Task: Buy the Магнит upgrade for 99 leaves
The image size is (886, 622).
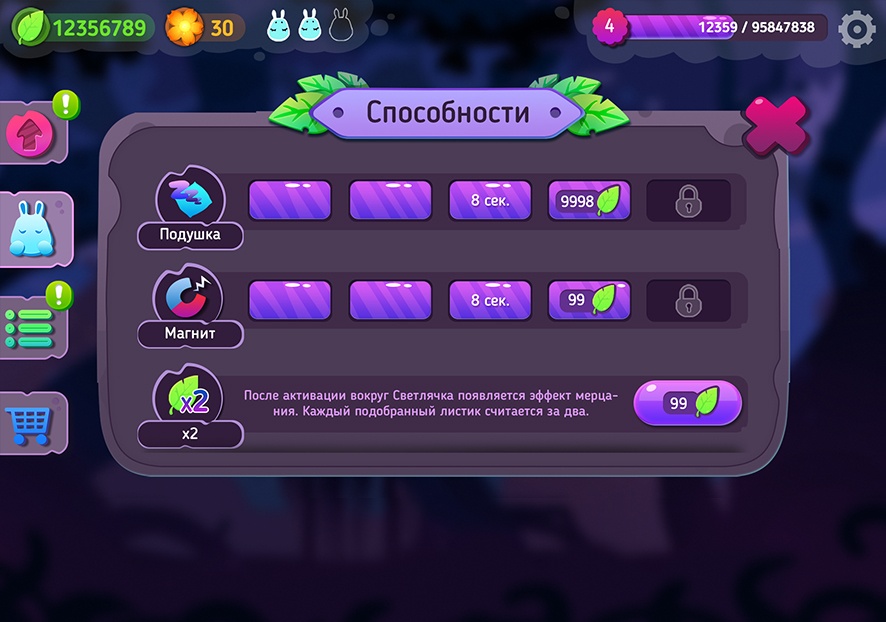Action: [590, 300]
